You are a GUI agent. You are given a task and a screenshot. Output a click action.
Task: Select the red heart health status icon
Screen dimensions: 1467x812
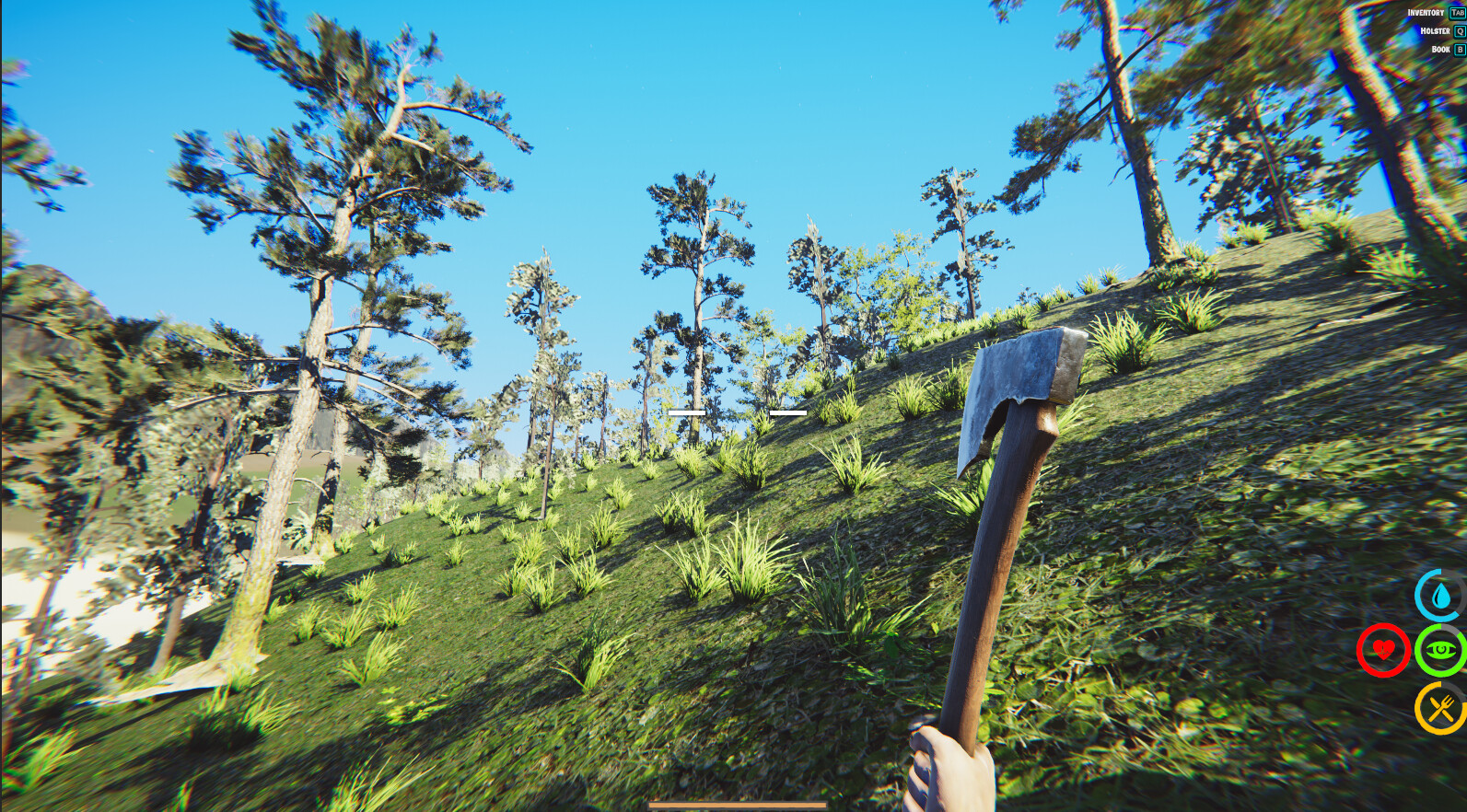pyautogui.click(x=1383, y=651)
